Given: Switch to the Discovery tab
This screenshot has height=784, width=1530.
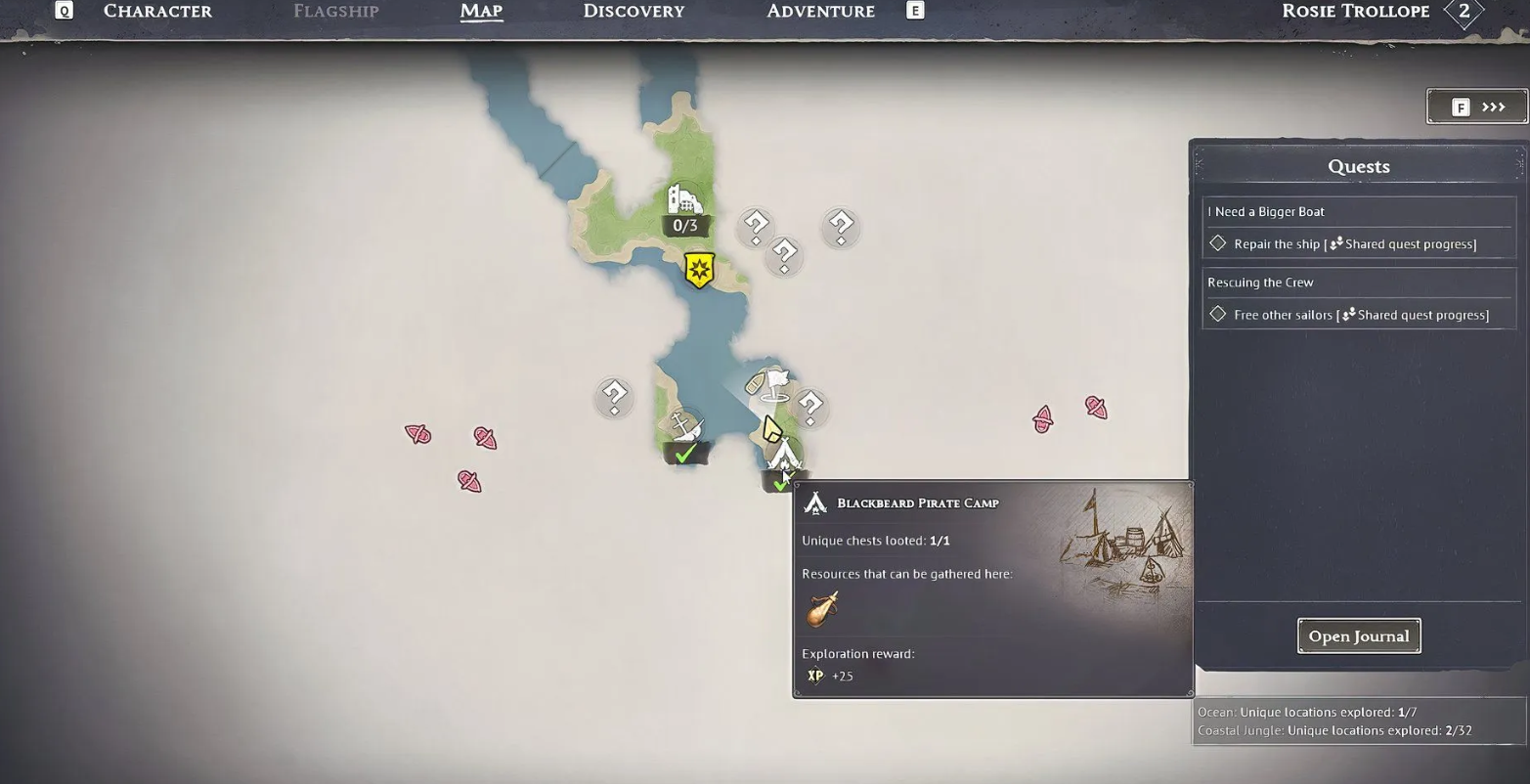Looking at the screenshot, I should pyautogui.click(x=634, y=12).
